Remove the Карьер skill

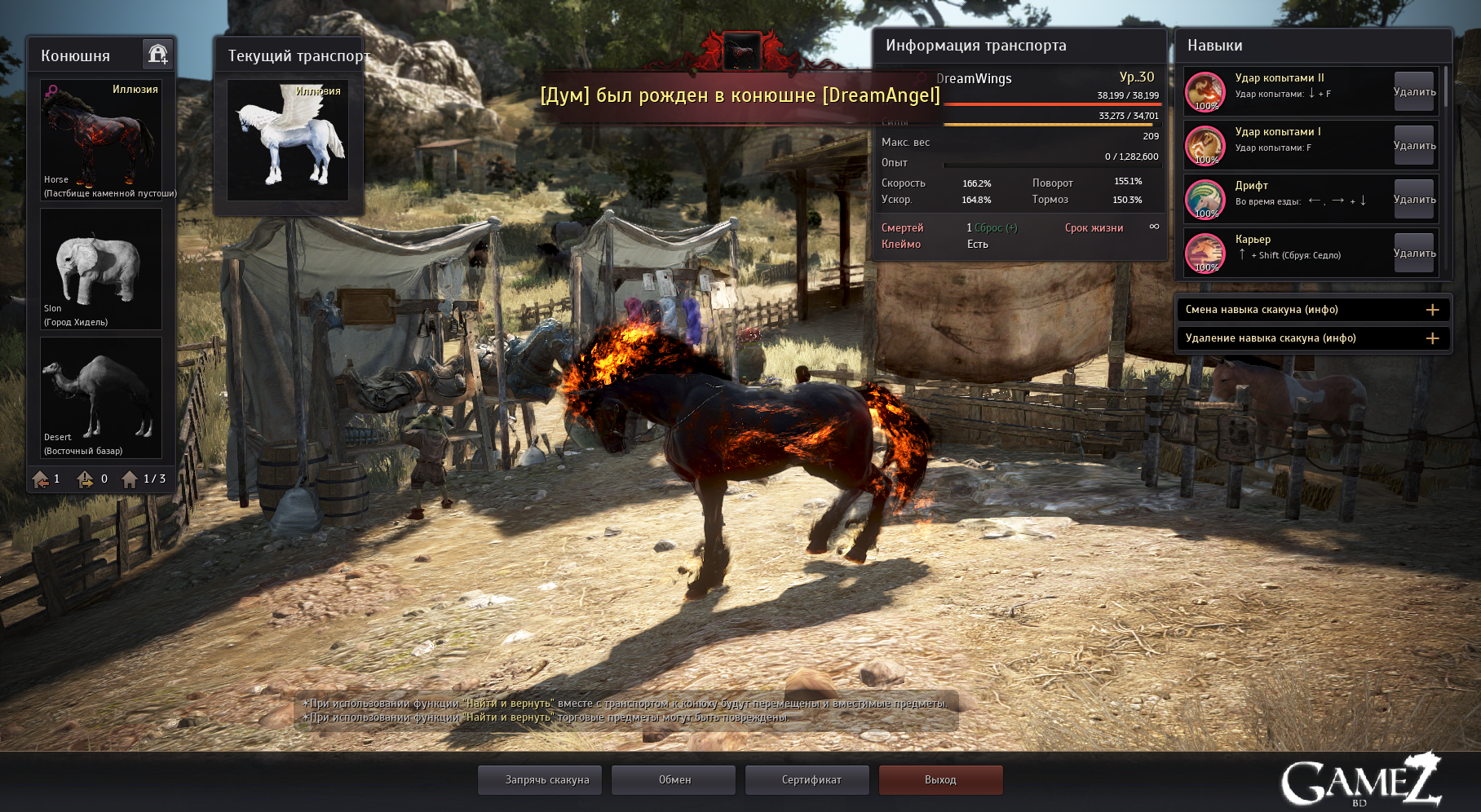(1414, 254)
